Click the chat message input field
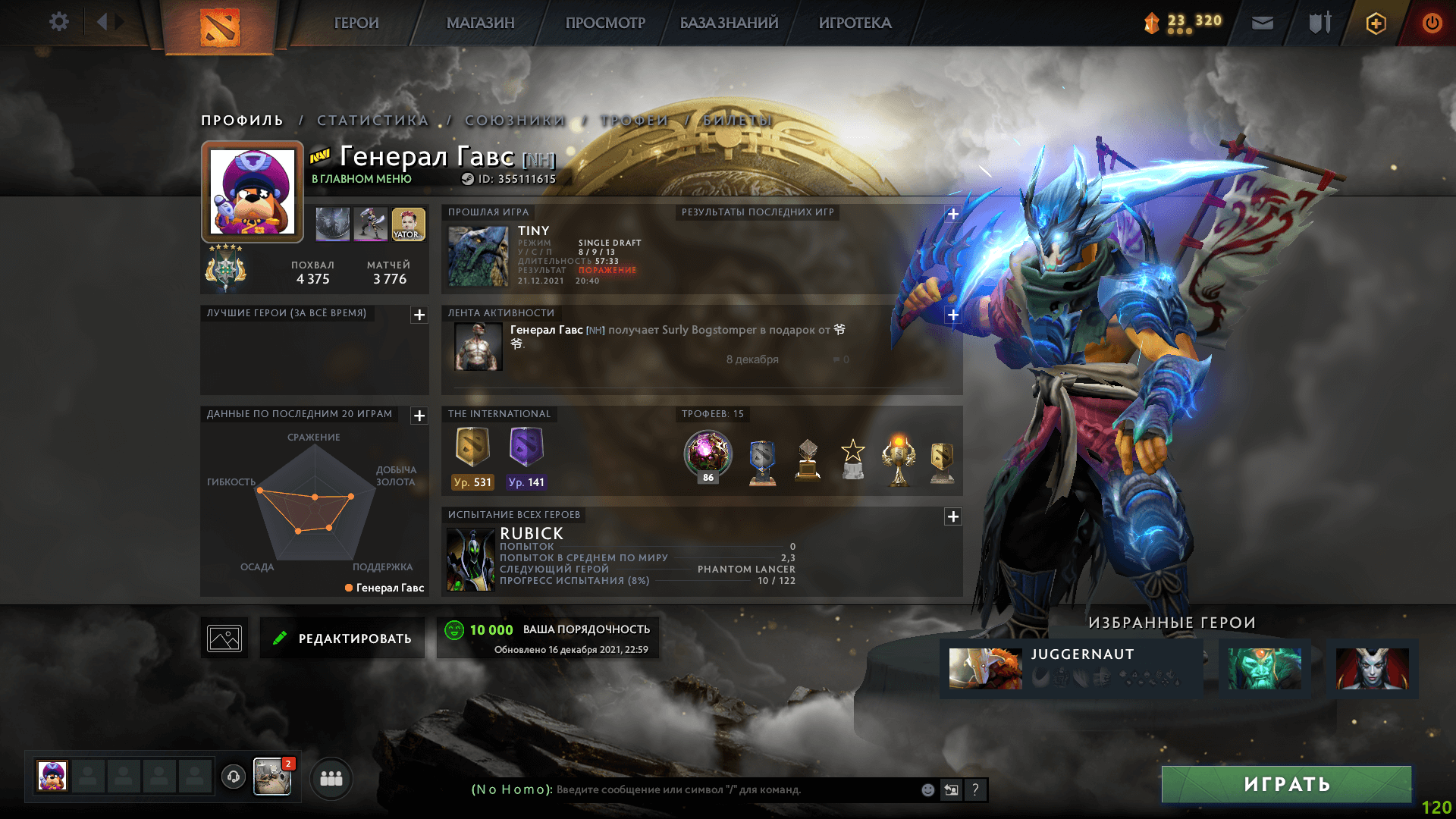This screenshot has width=1456, height=819. (736, 789)
